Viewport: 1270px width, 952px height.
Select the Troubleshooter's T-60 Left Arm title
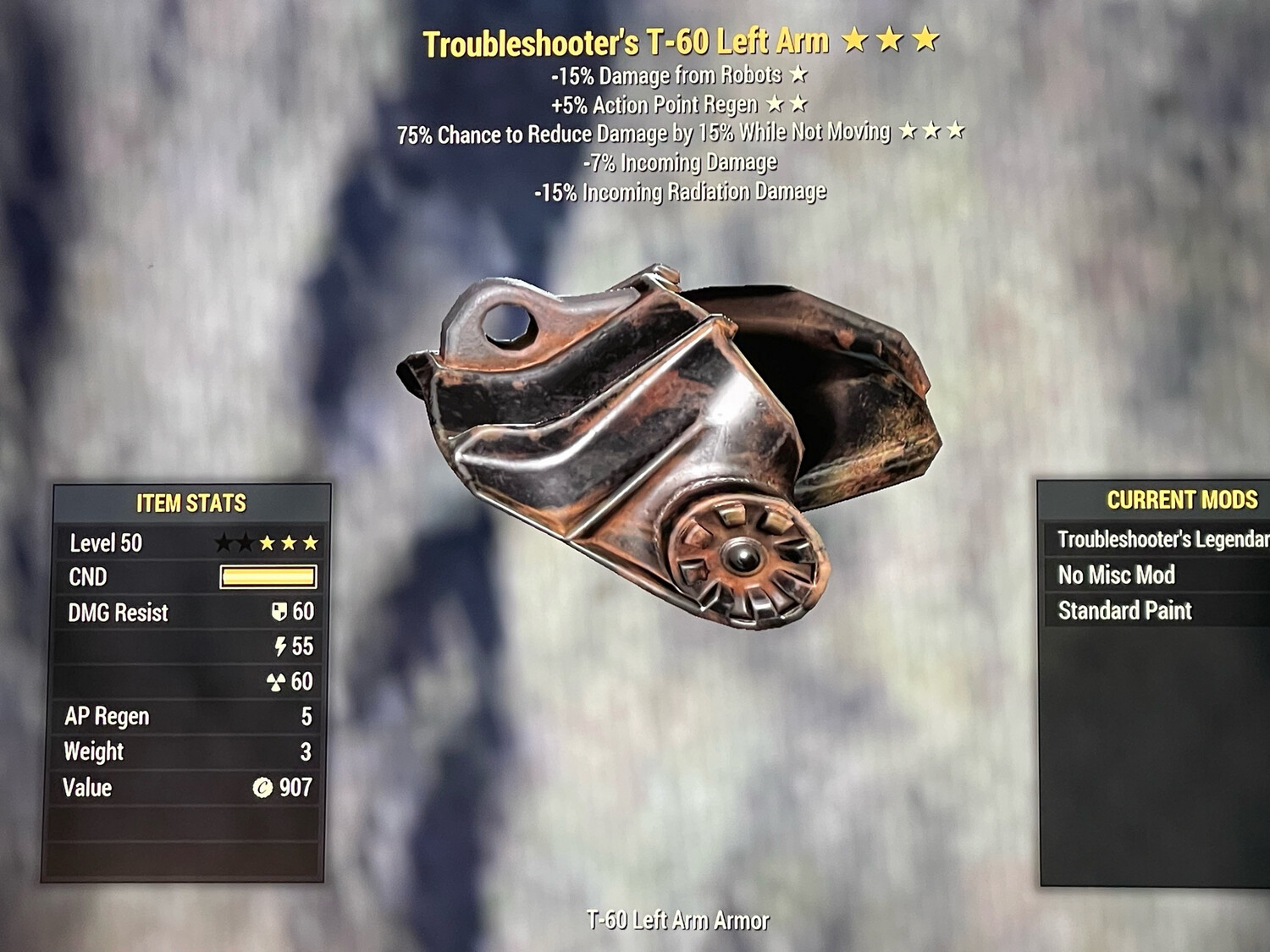(627, 39)
